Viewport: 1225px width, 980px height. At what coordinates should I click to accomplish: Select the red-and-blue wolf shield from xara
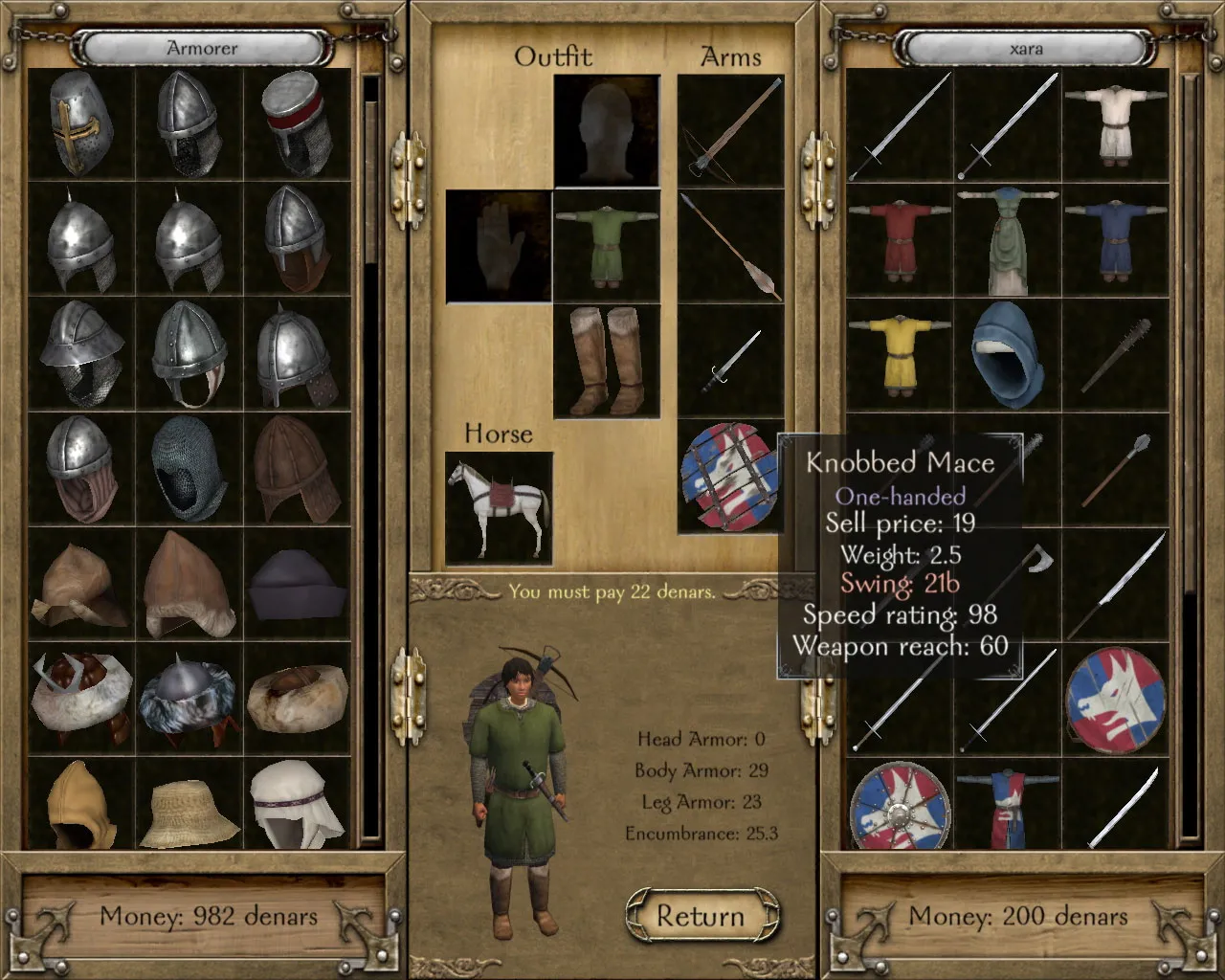point(1115,697)
